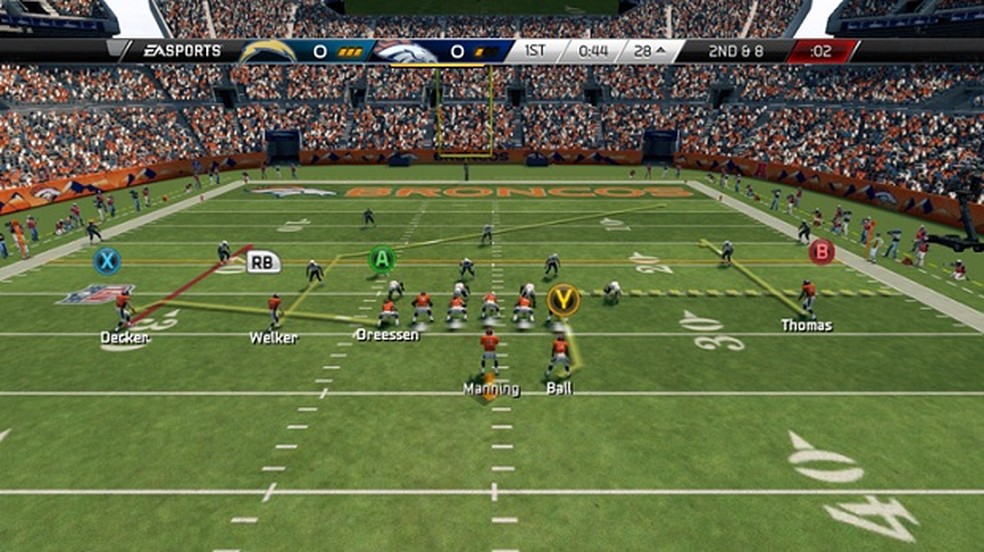
Task: Select the Thomas receiver name label
Action: (806, 325)
